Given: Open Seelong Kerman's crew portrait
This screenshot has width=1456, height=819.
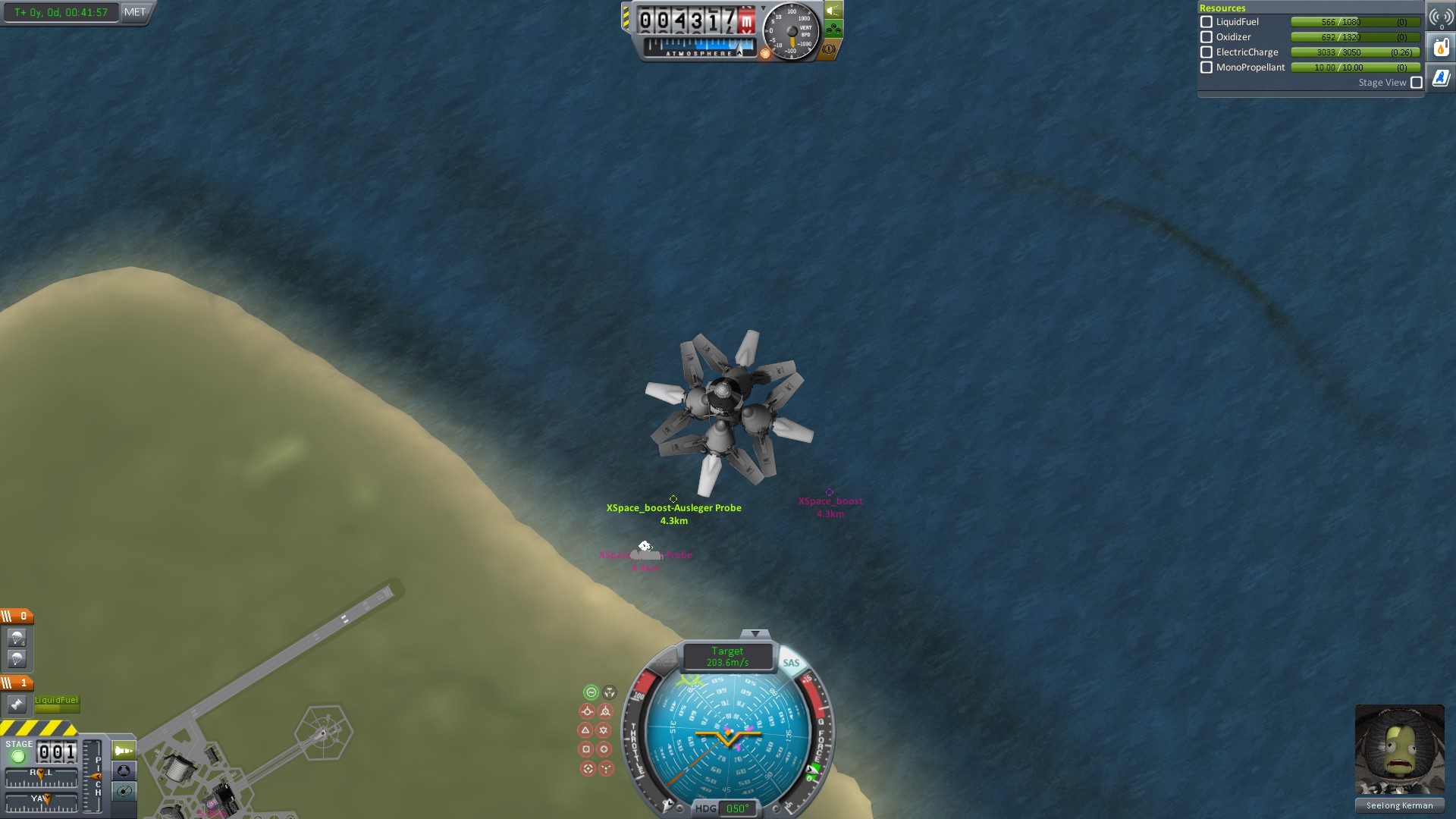Looking at the screenshot, I should (x=1399, y=749).
